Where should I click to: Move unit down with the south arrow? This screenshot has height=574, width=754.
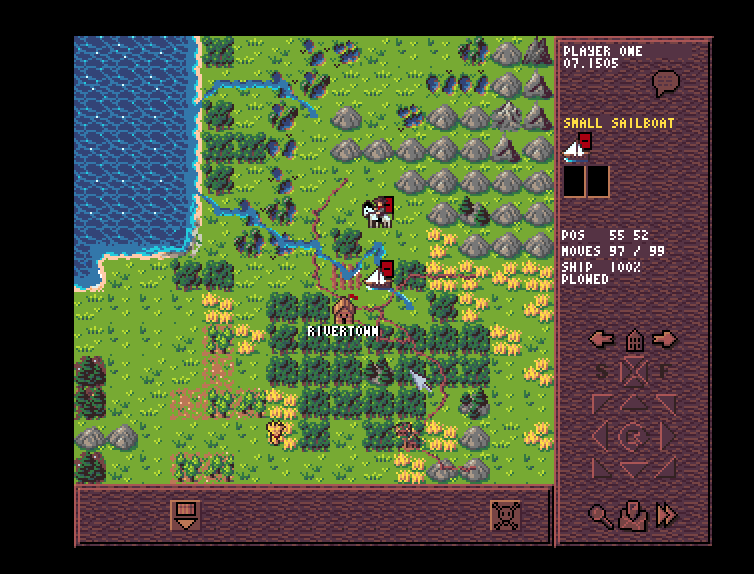coord(633,469)
